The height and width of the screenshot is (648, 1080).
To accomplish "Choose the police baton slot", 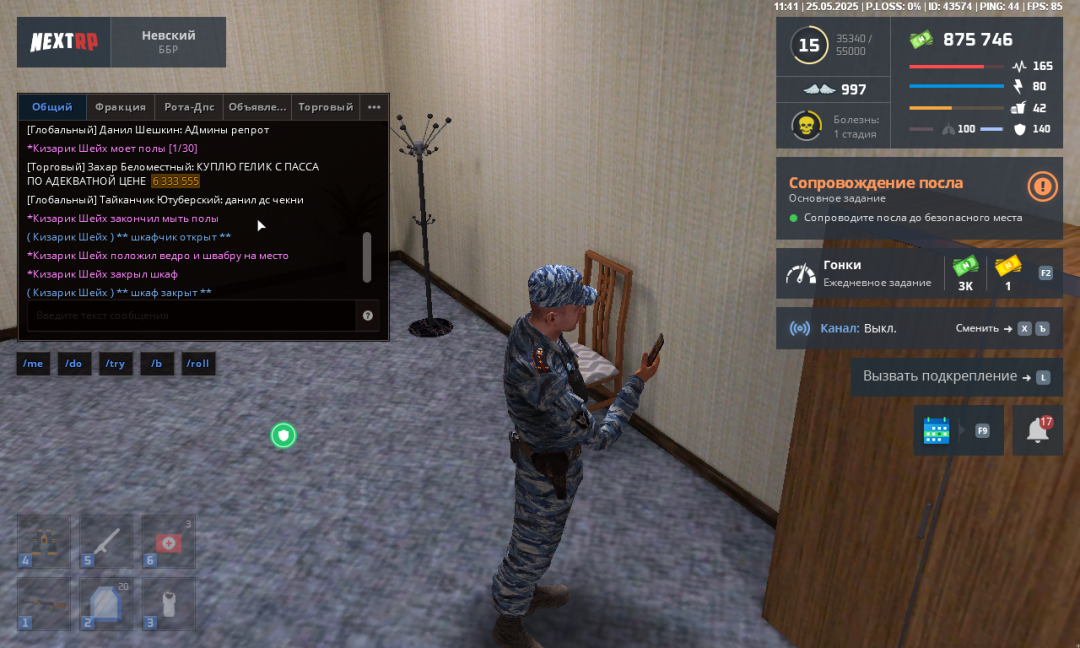I will (105, 541).
